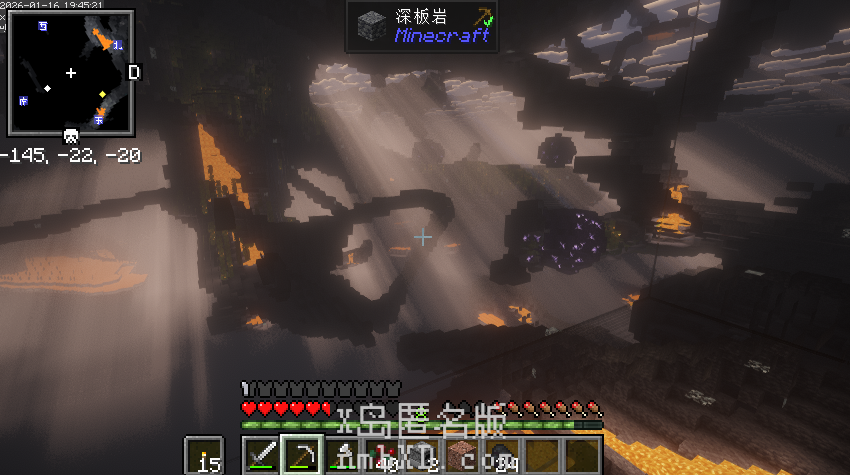Select the axe hotbar slot
850x475 pixels.
click(x=341, y=456)
